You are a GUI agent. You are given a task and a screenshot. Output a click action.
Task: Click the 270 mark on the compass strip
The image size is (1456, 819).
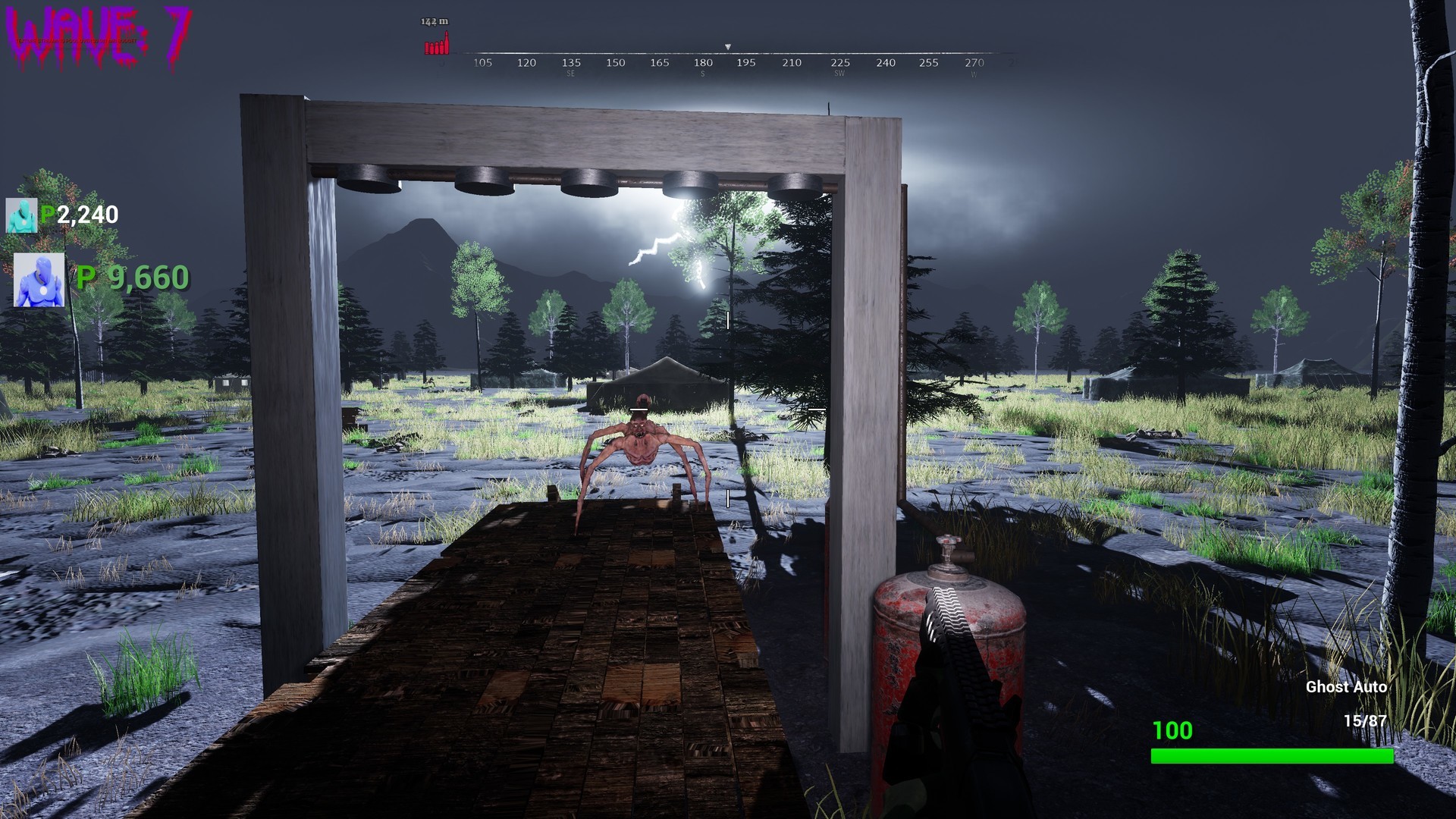point(974,64)
